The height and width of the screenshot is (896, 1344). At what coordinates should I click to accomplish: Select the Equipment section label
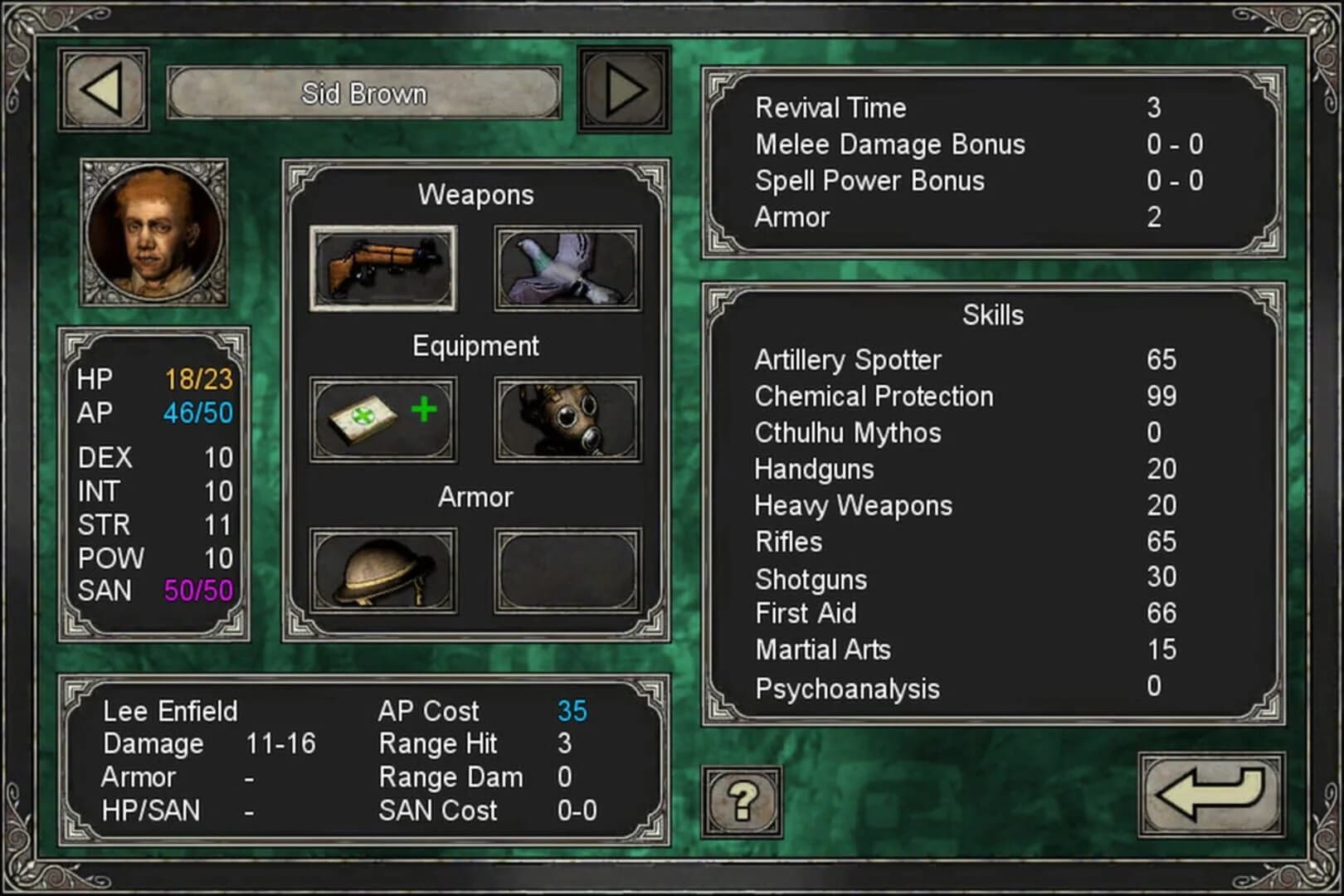point(475,346)
